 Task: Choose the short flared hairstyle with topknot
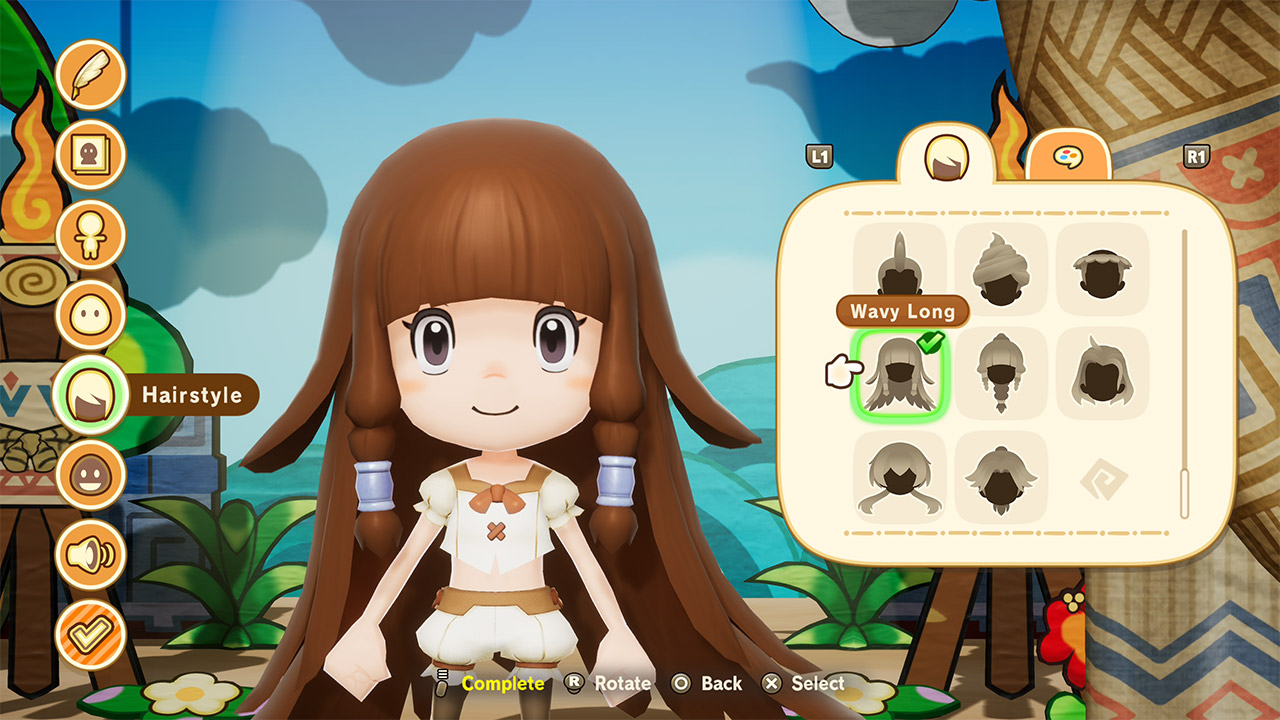[1001, 477]
